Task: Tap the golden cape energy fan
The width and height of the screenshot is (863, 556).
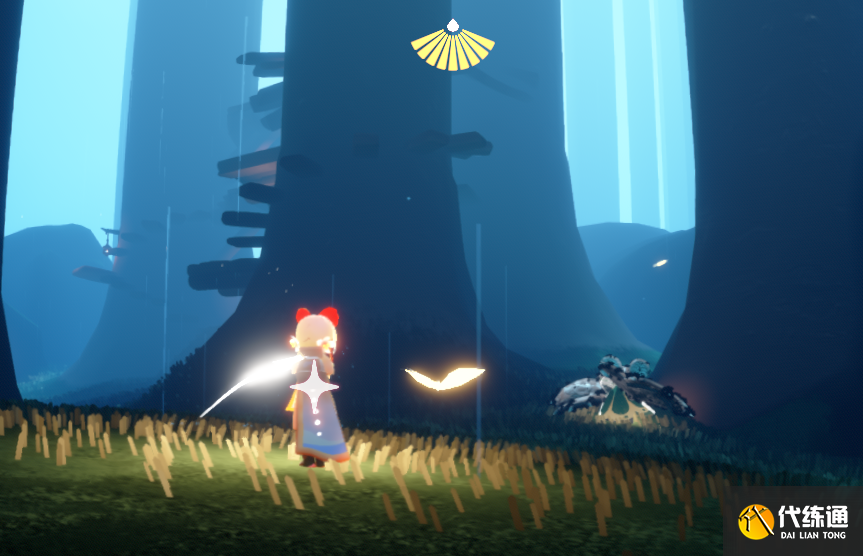Action: tap(453, 46)
